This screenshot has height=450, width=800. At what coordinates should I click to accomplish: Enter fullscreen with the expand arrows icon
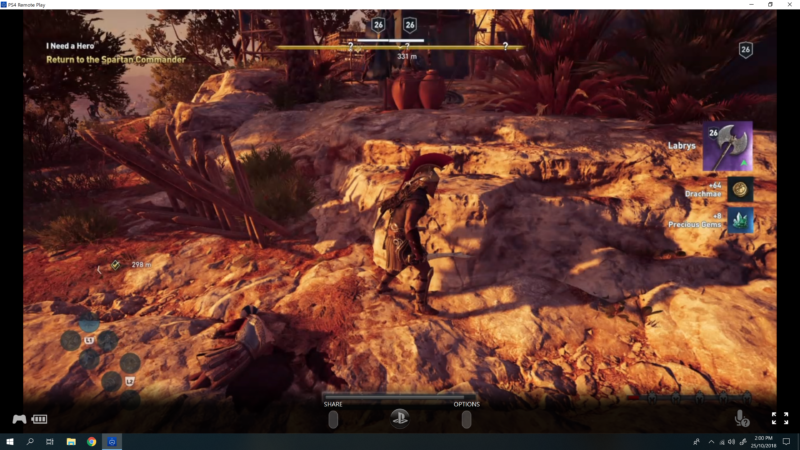point(779,418)
